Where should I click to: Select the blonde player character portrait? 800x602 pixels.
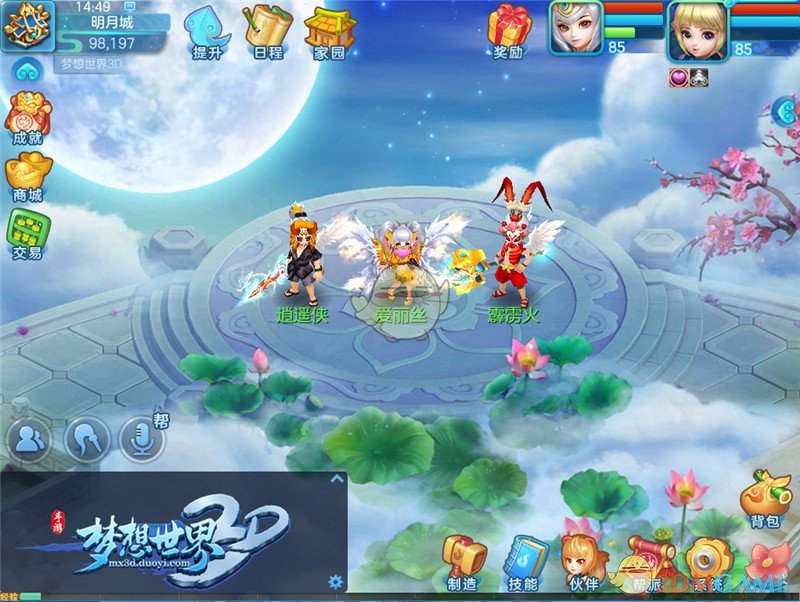point(698,30)
